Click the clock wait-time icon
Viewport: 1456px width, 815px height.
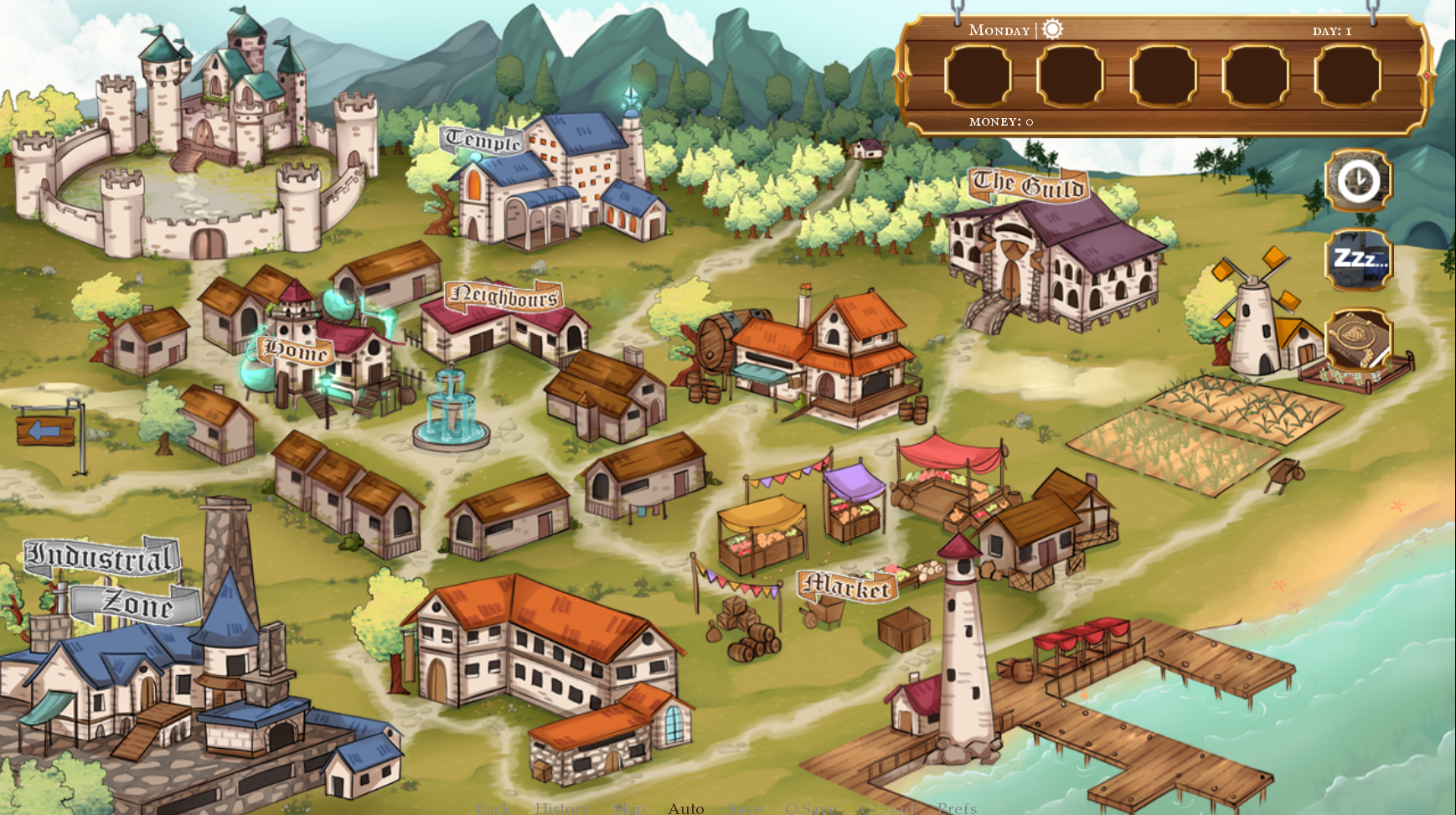pyautogui.click(x=1357, y=180)
